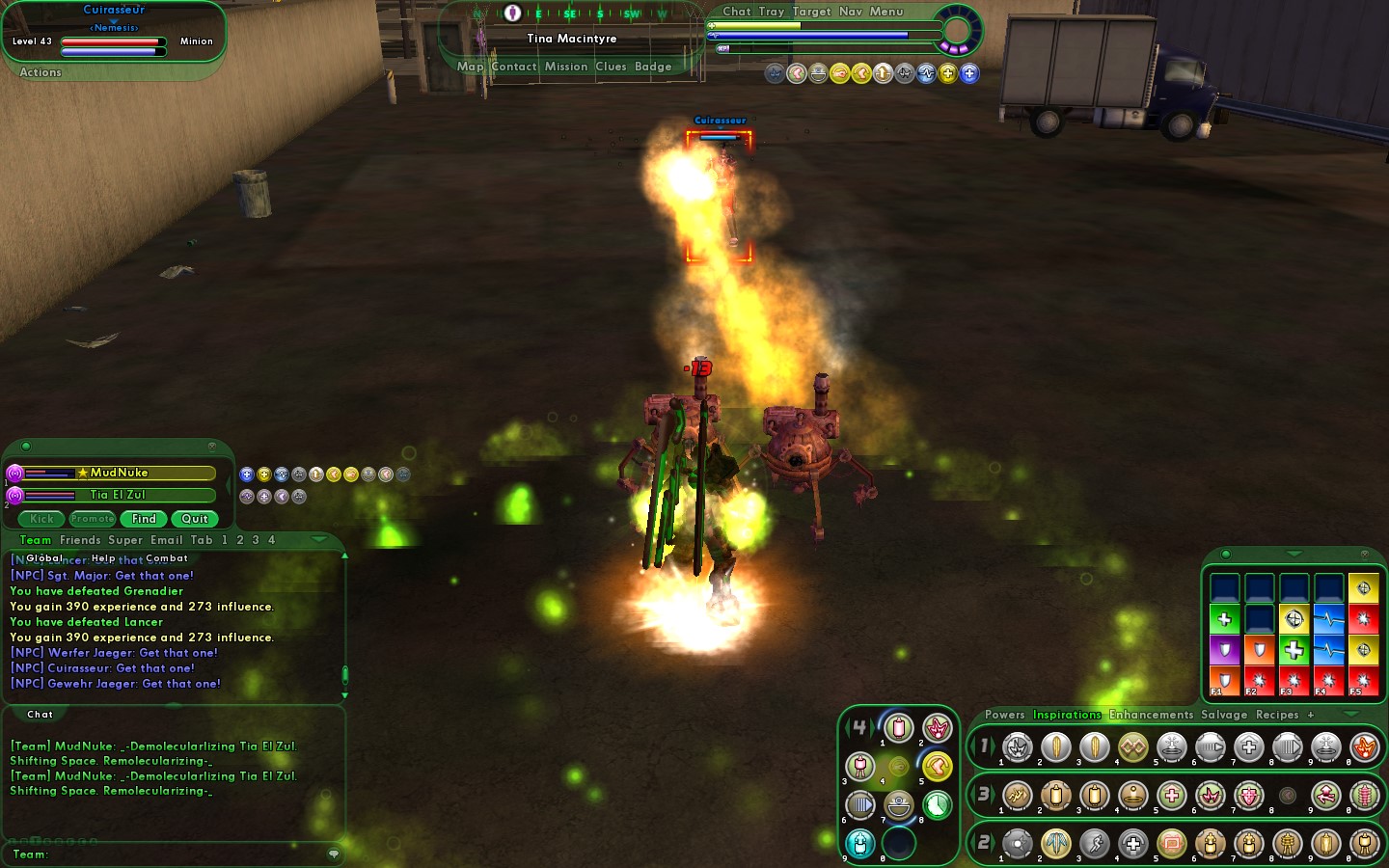This screenshot has height=868, width=1389.
Task: Switch to the Mission tab
Action: [565, 67]
